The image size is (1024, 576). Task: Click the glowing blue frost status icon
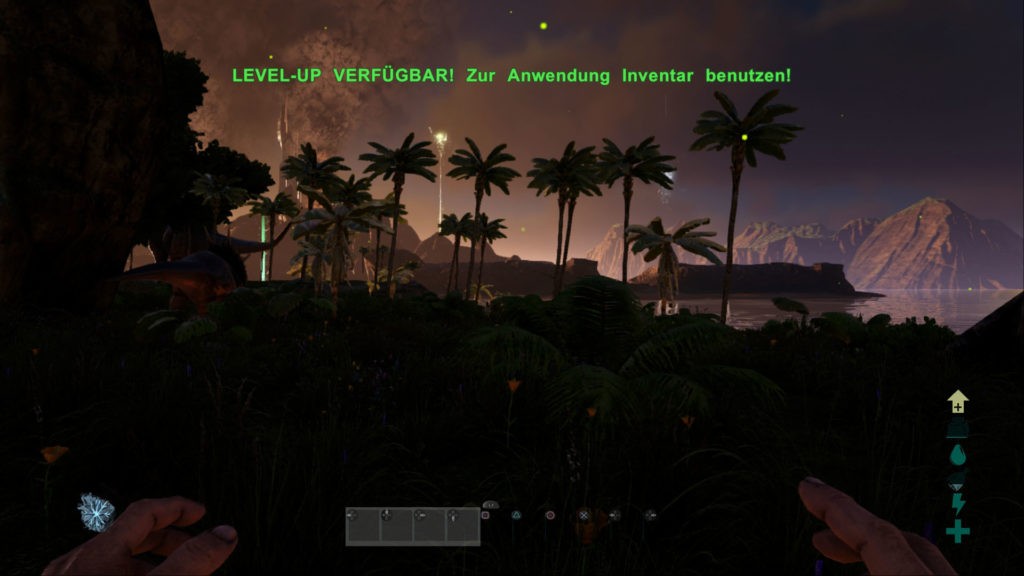coord(96,512)
